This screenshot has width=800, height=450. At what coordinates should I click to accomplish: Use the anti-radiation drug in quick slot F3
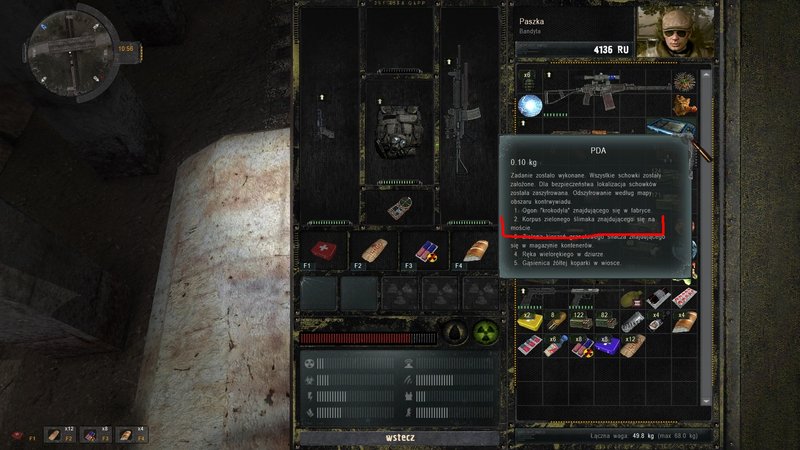pyautogui.click(x=422, y=251)
